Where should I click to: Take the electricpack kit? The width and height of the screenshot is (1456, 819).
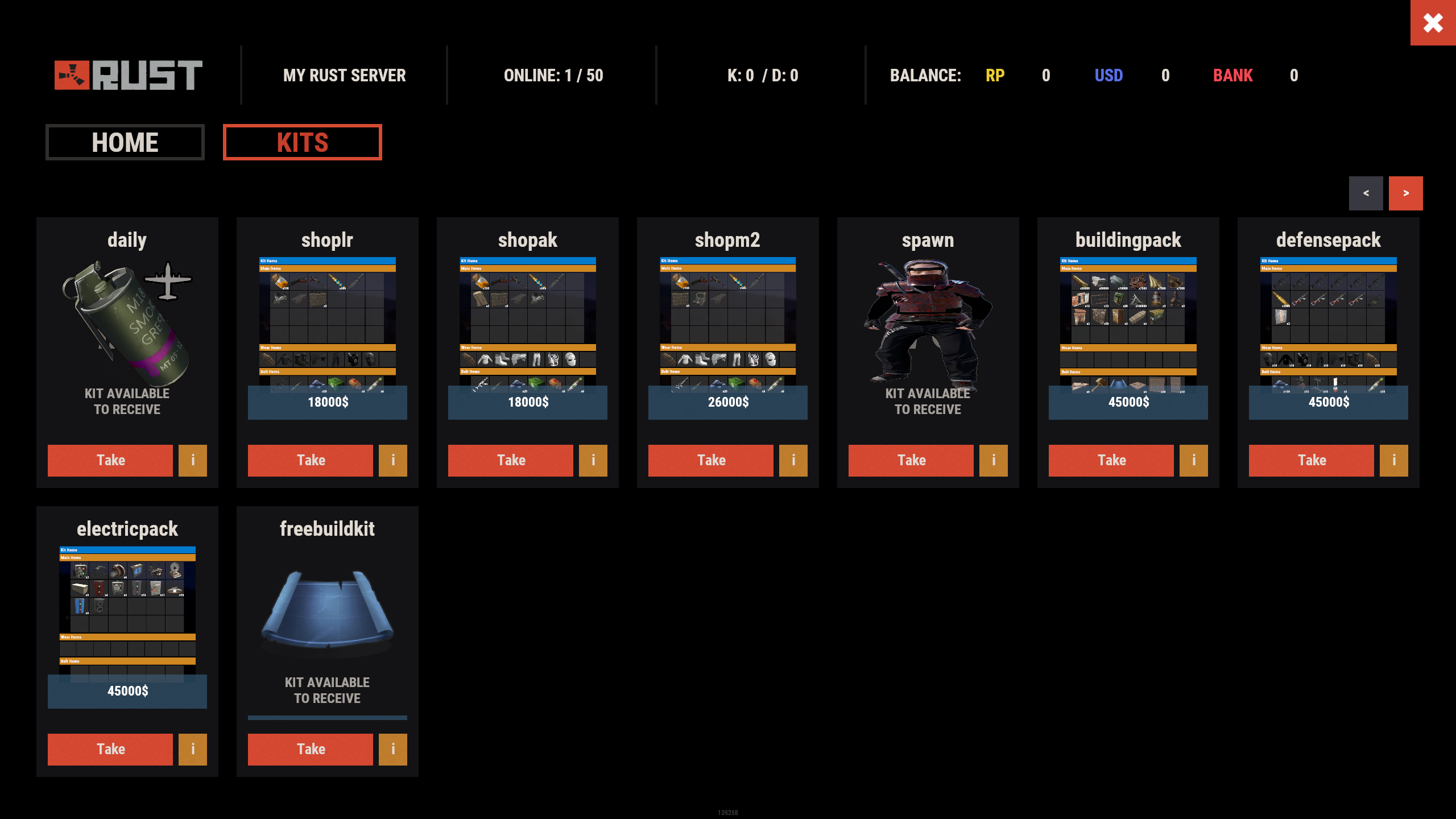(x=110, y=749)
